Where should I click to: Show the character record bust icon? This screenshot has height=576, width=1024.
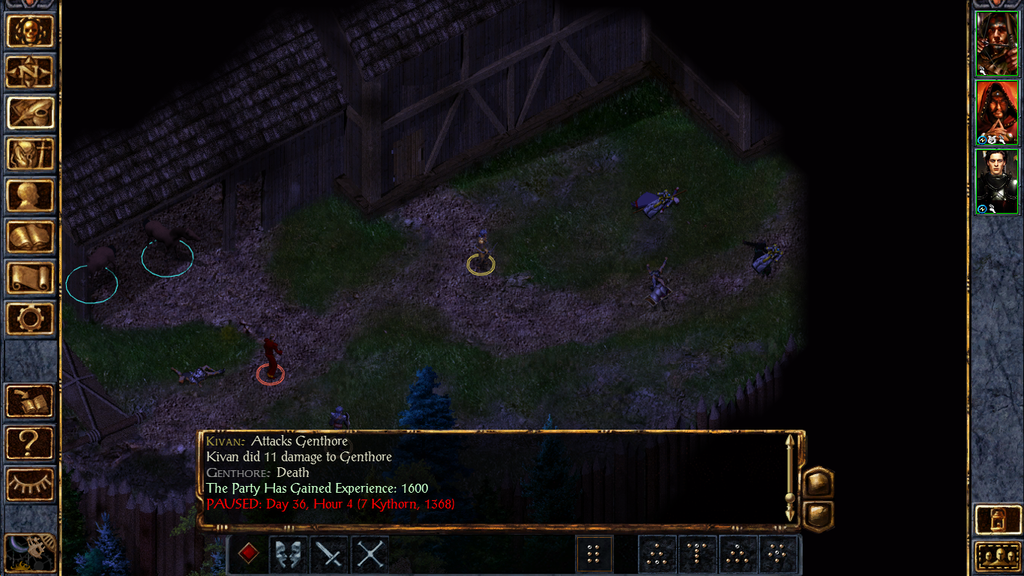coord(30,195)
